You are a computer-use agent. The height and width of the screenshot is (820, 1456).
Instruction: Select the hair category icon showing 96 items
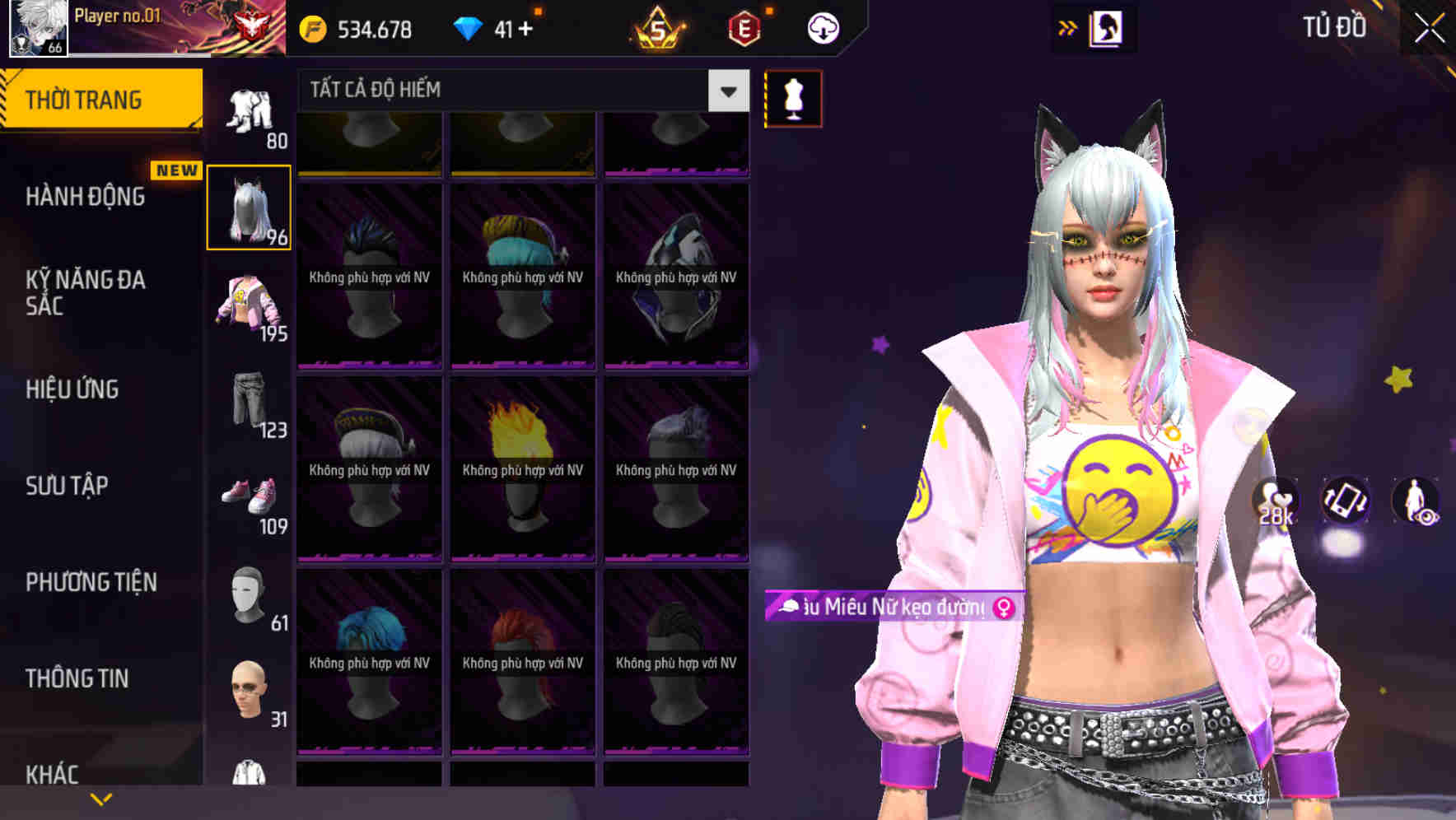tap(250, 207)
